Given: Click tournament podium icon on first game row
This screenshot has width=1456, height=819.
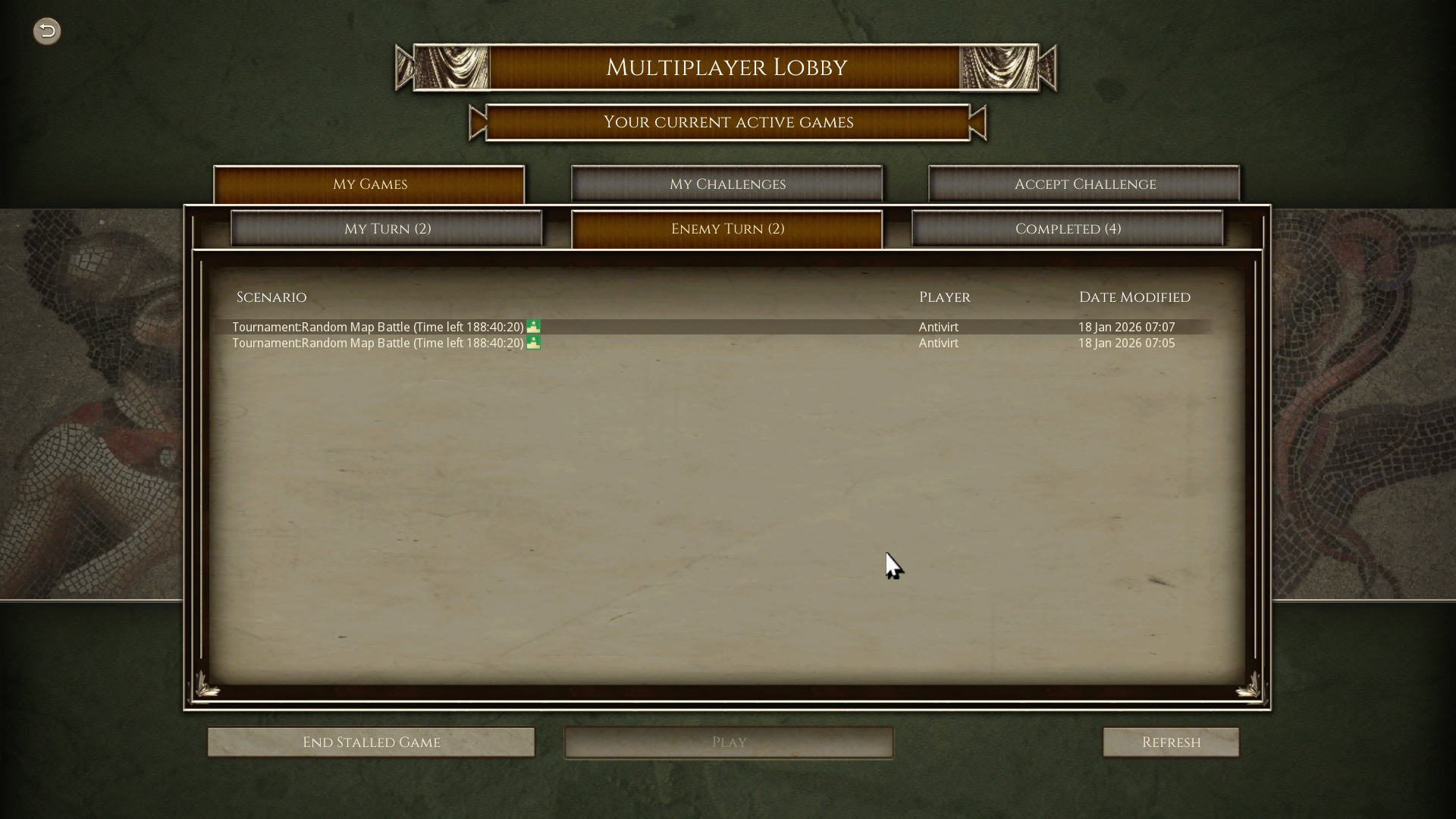Looking at the screenshot, I should pos(534,326).
